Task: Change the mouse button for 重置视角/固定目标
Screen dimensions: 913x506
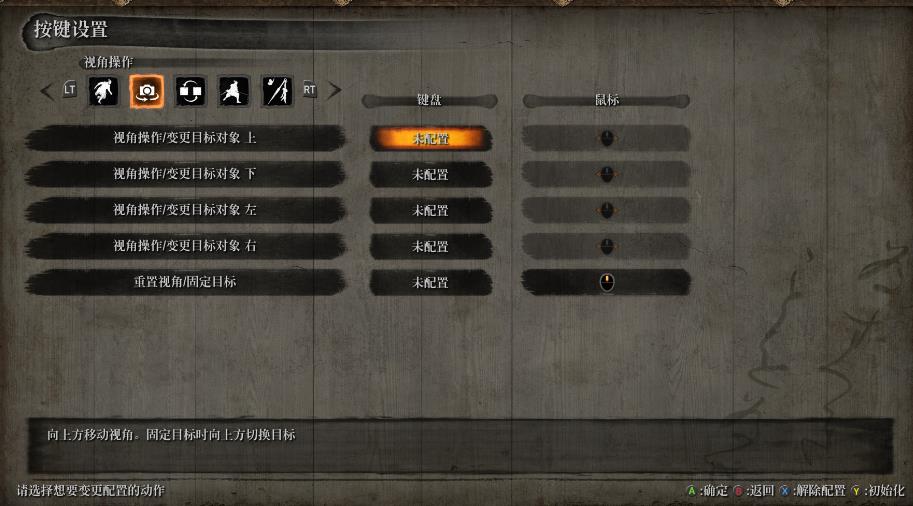Action: click(x=606, y=283)
